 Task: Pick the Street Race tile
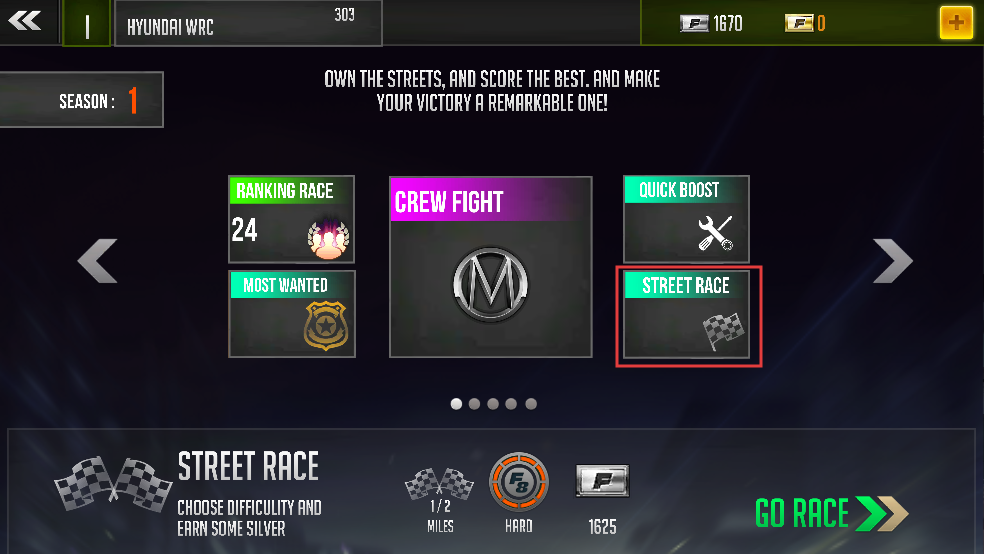(686, 314)
